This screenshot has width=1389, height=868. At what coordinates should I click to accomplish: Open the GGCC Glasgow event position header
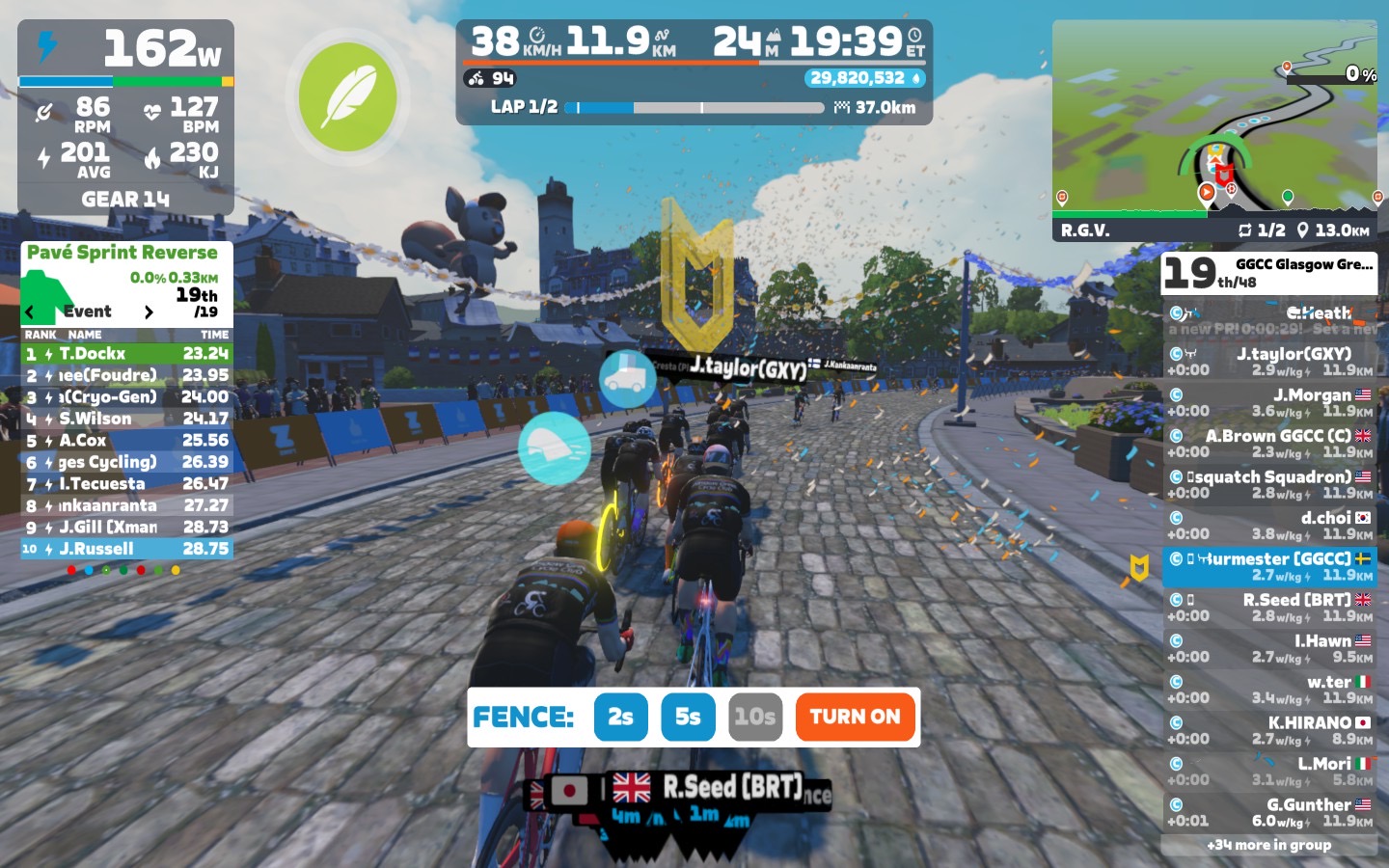[1269, 273]
